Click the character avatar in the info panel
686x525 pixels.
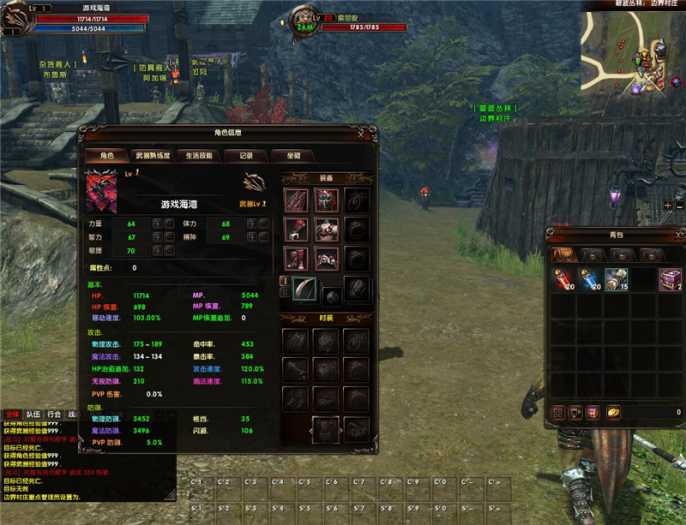tap(100, 192)
